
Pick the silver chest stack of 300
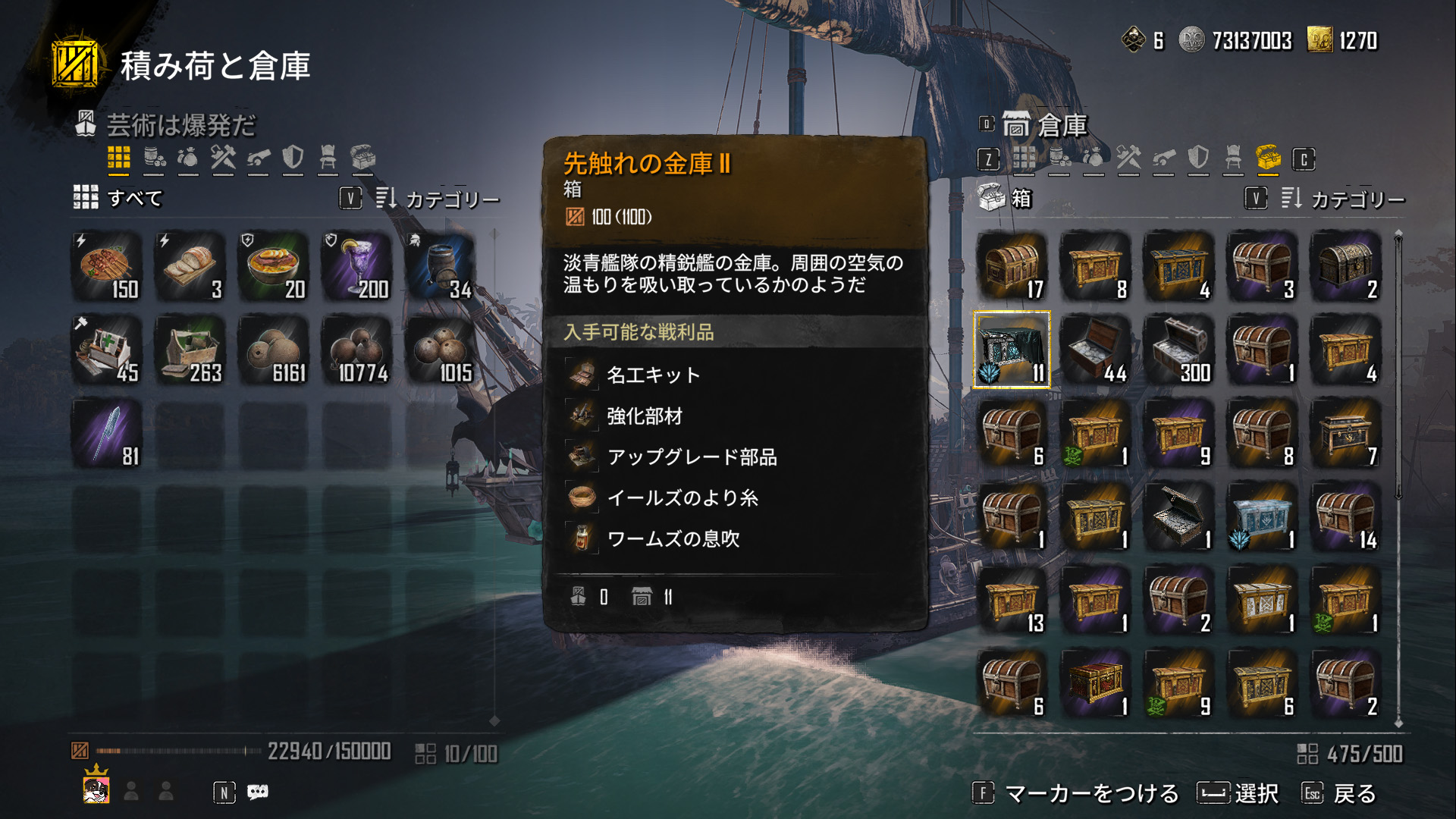1178,350
